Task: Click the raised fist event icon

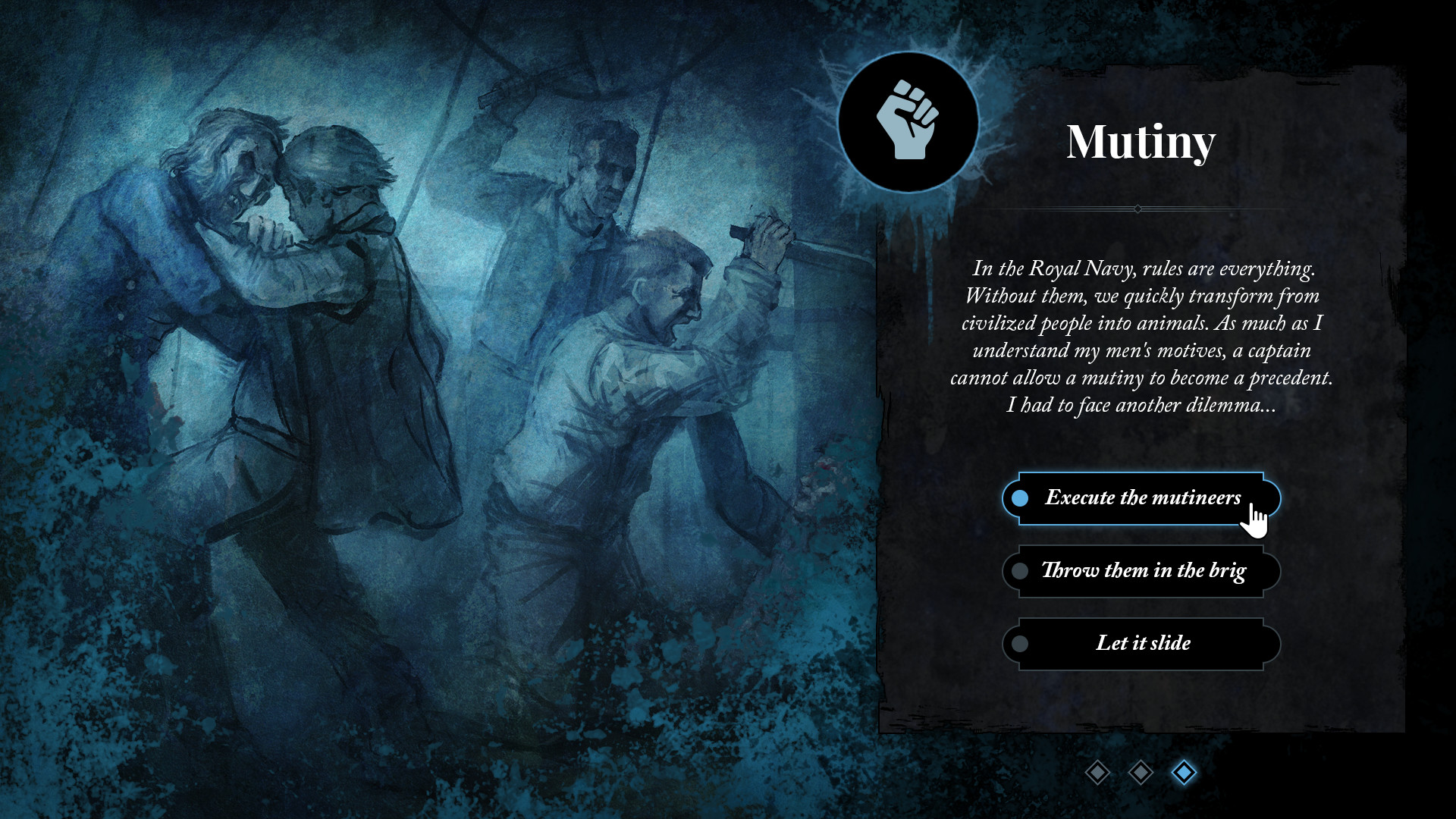Action: (908, 121)
